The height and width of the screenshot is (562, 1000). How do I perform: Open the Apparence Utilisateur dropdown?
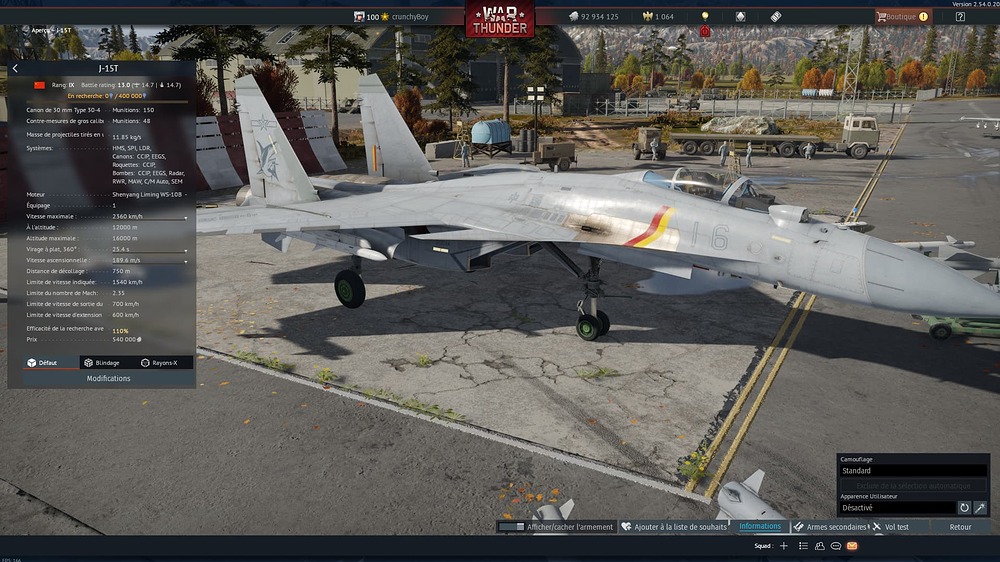897,508
